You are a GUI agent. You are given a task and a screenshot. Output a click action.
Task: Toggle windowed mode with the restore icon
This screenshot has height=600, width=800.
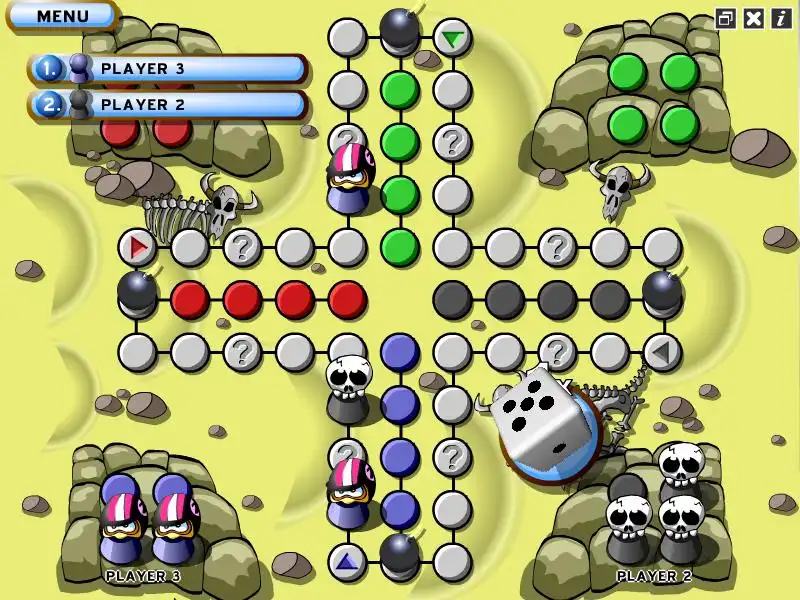point(725,18)
